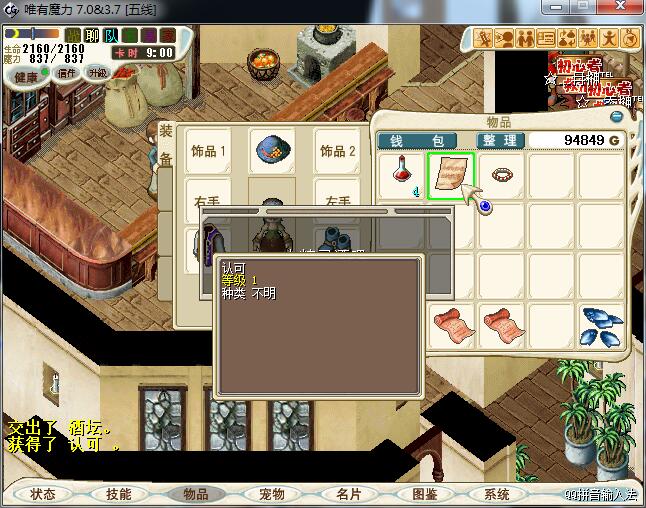Close the game window
This screenshot has width=646, height=508.
[621, 9]
